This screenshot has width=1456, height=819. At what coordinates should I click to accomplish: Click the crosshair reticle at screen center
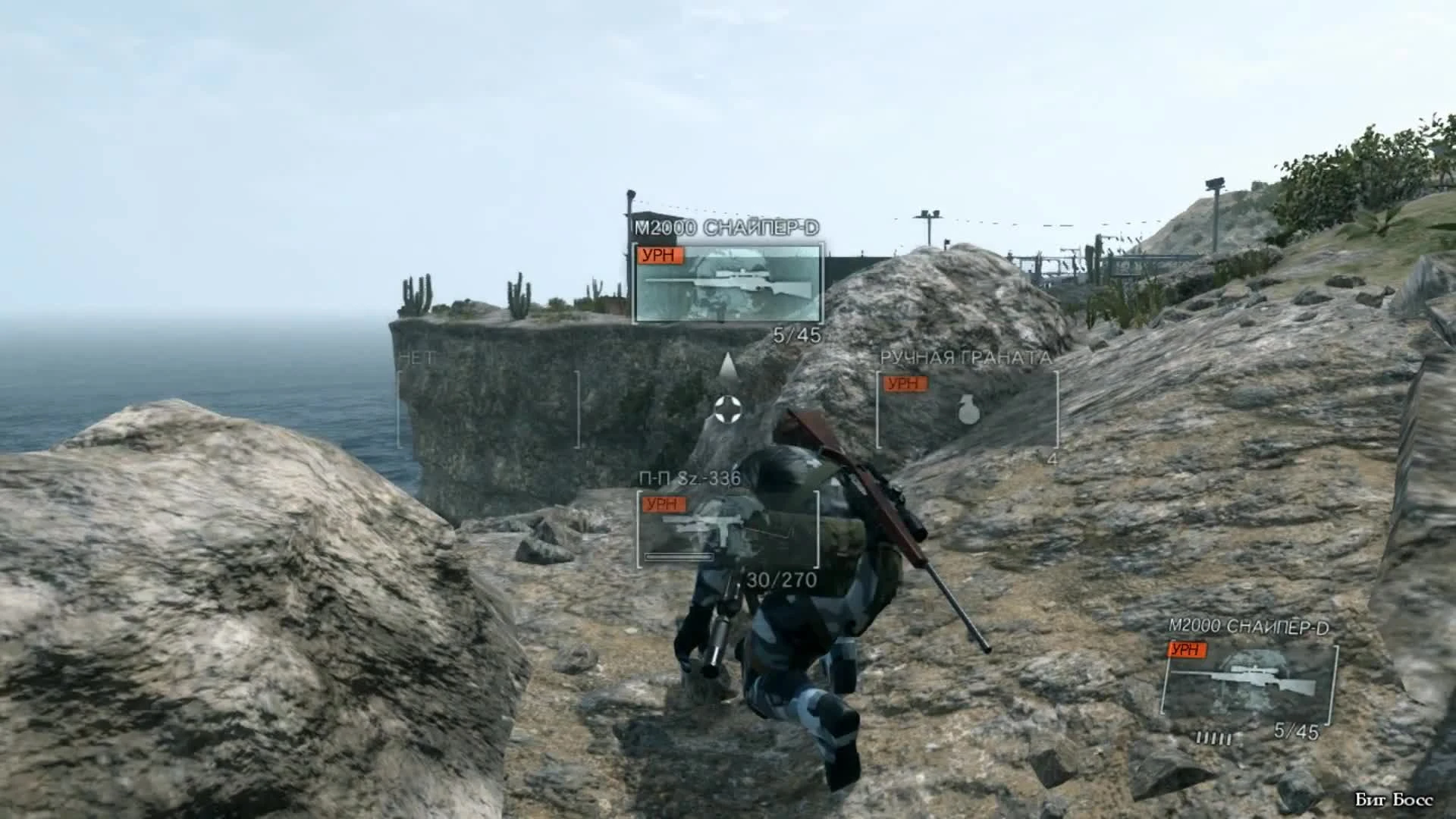727,410
